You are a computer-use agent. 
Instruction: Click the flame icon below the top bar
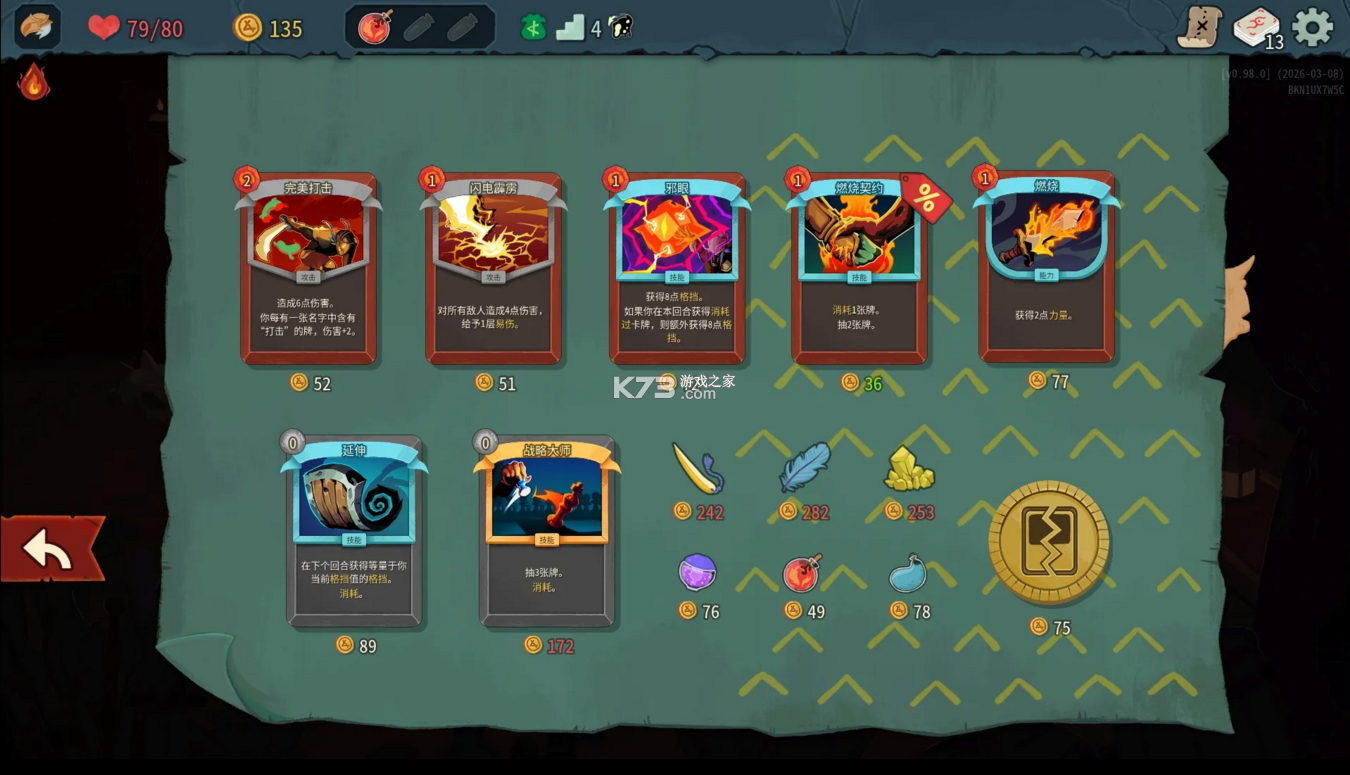(34, 82)
